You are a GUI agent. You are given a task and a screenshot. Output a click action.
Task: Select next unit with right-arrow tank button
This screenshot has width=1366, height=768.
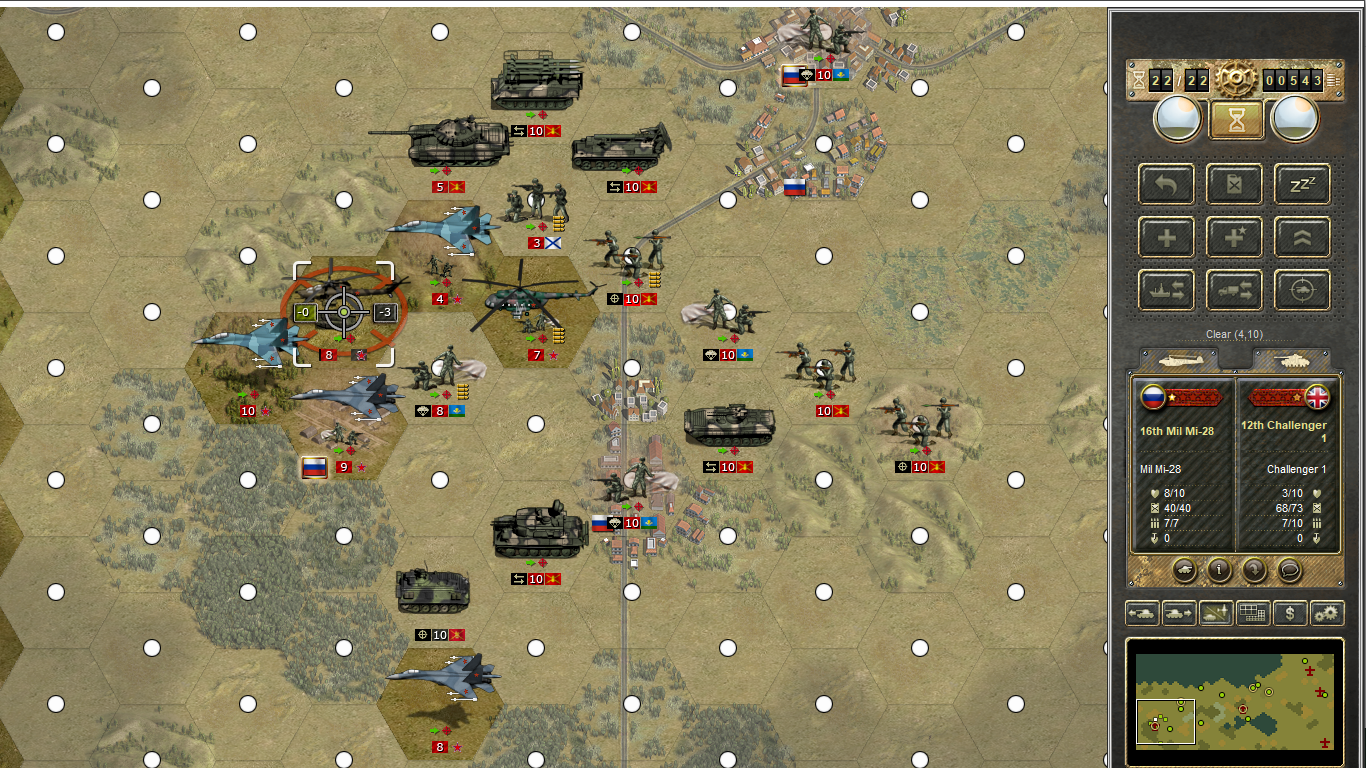pos(1180,613)
